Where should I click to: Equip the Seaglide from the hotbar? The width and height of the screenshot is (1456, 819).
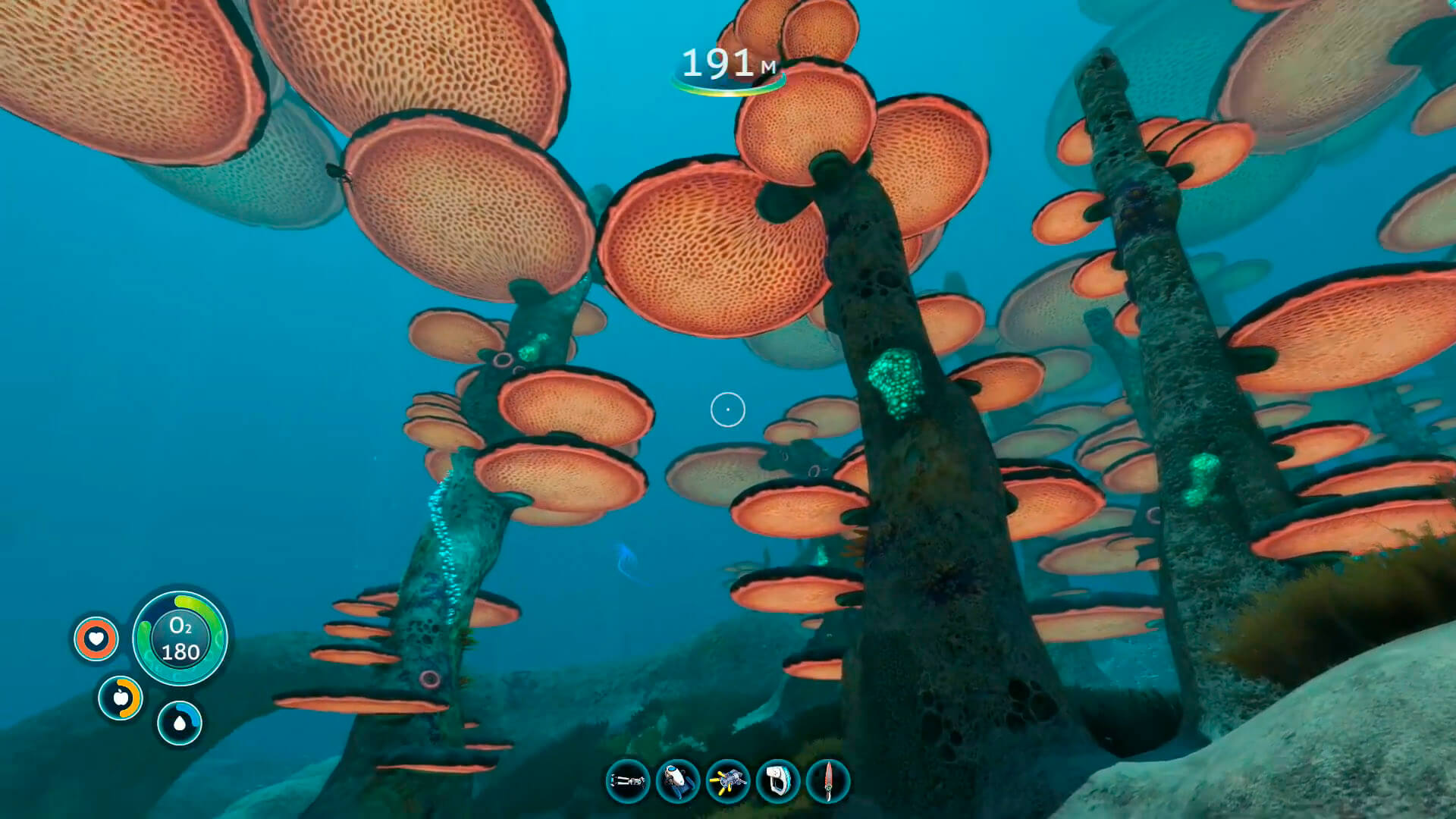677,781
